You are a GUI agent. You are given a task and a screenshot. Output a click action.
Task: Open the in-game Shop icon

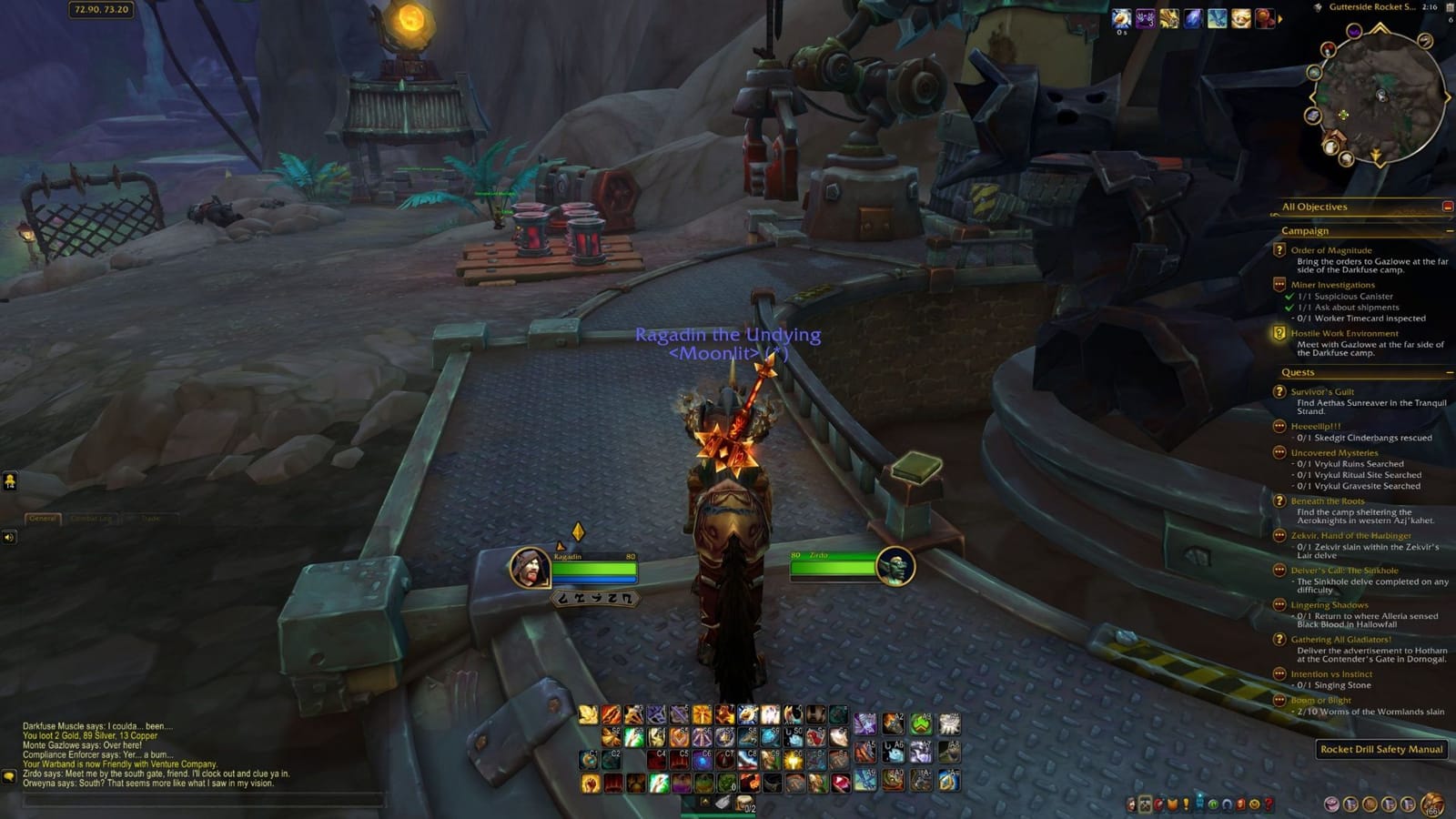pos(1256,804)
